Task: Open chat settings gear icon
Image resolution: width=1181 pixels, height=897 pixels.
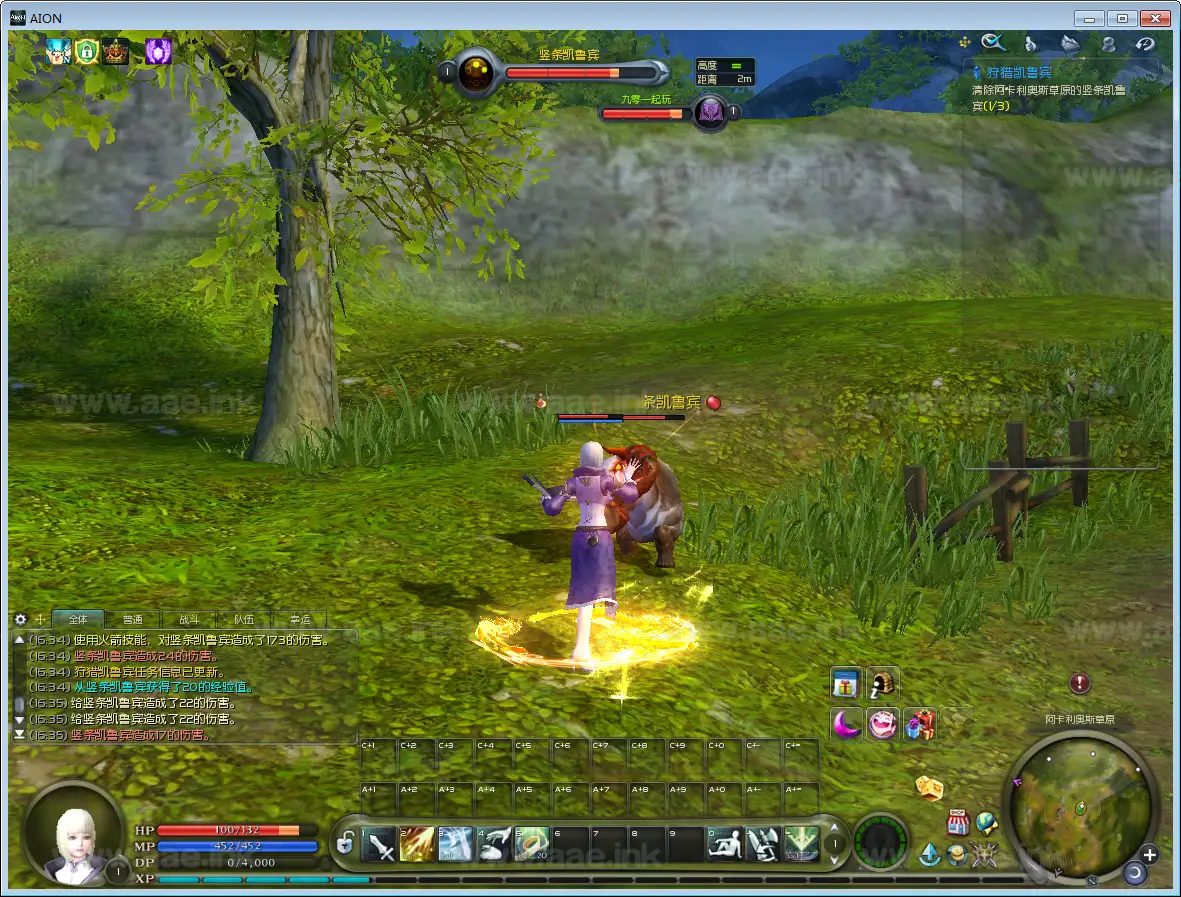Action: 20,620
